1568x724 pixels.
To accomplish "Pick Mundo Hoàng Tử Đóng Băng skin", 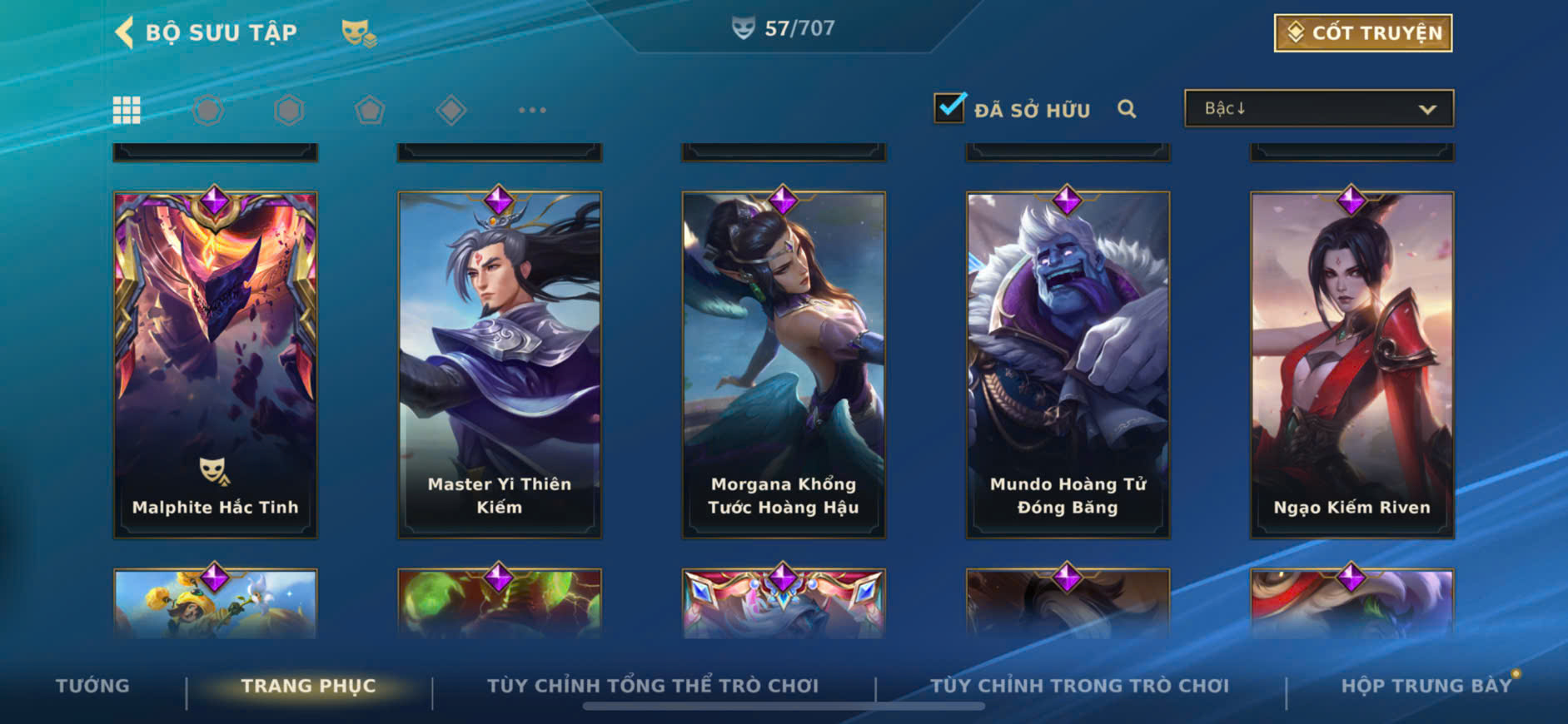I will [1068, 364].
